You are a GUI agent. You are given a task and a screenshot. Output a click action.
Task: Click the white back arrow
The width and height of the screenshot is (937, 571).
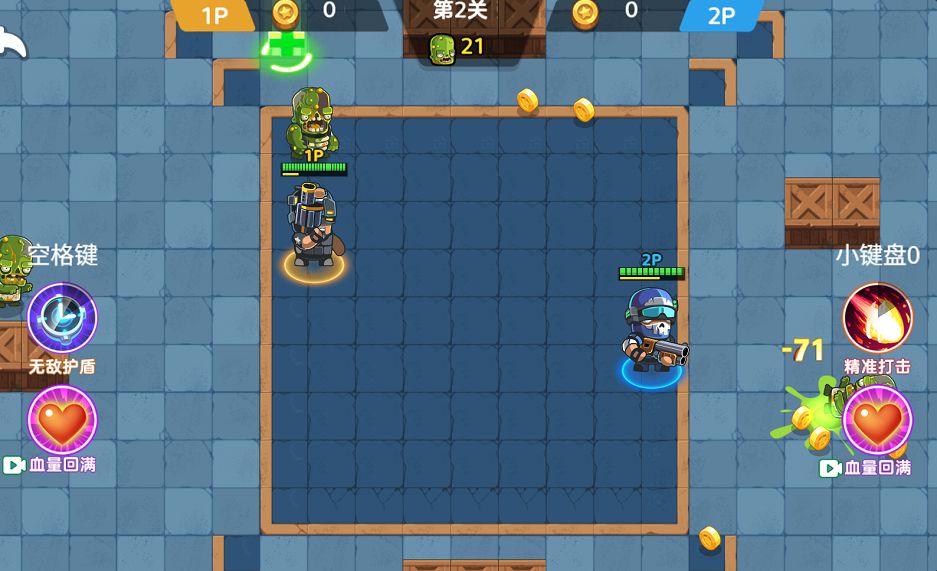[x=12, y=43]
